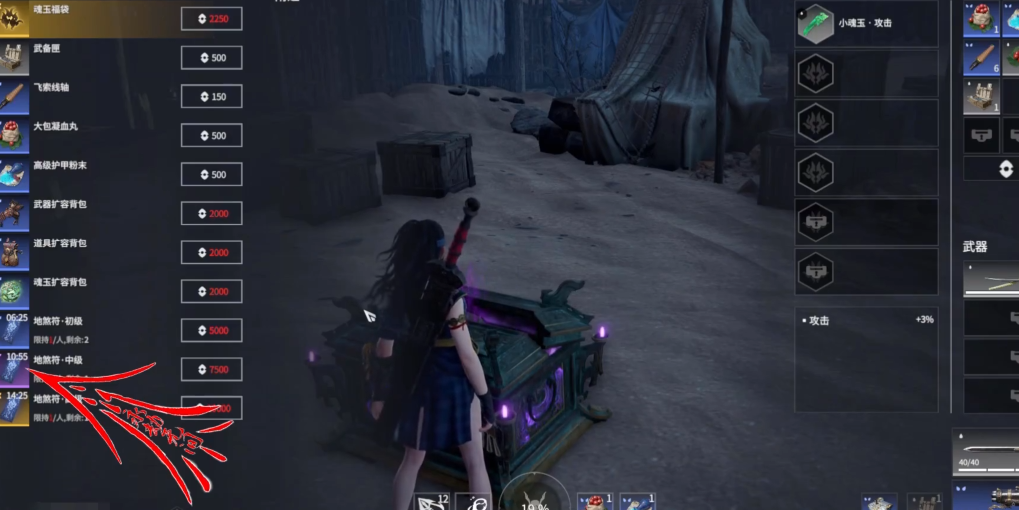This screenshot has width=1019, height=510.
Task: Buy 魂玉扩容背包 with its 2000 price button
Action: pos(211,291)
